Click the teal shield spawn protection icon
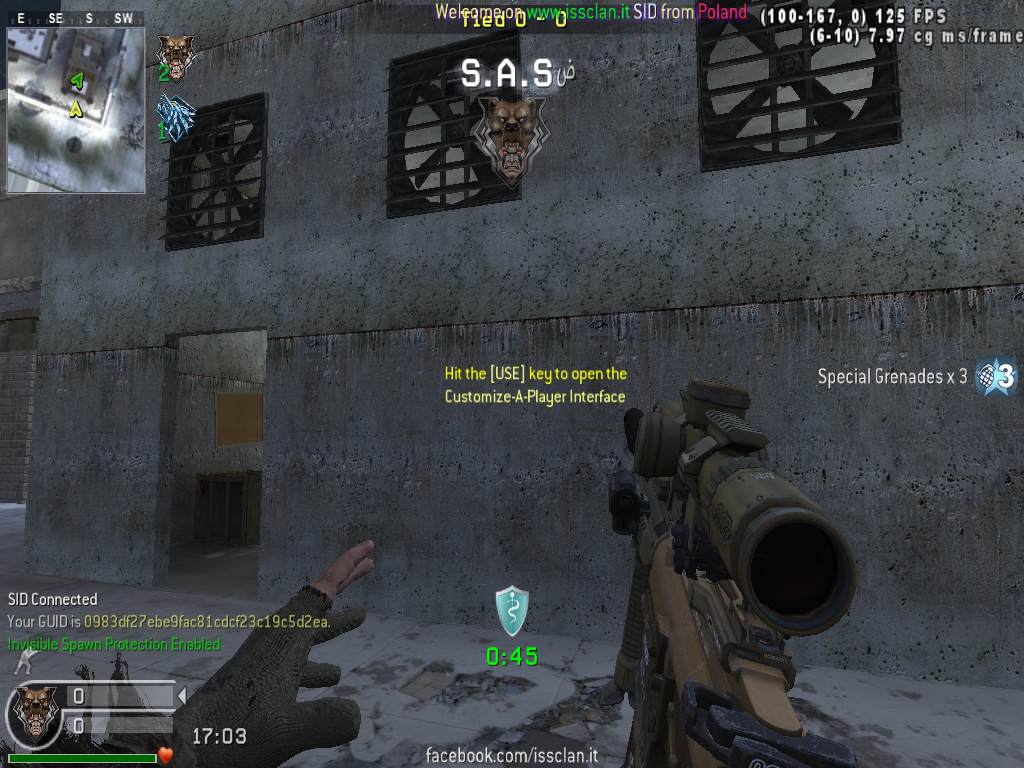 point(511,611)
